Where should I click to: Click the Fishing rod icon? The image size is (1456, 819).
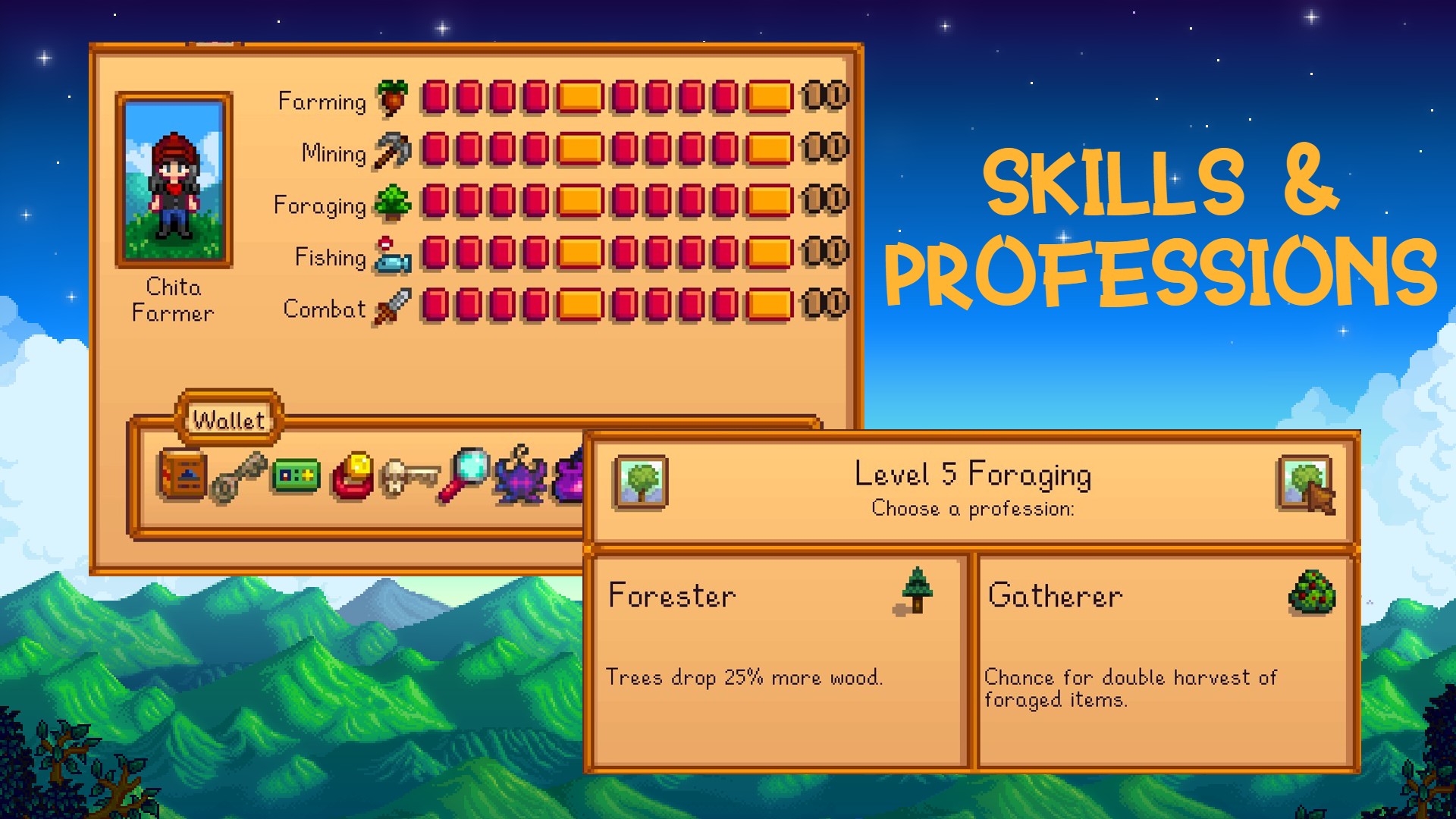[393, 256]
